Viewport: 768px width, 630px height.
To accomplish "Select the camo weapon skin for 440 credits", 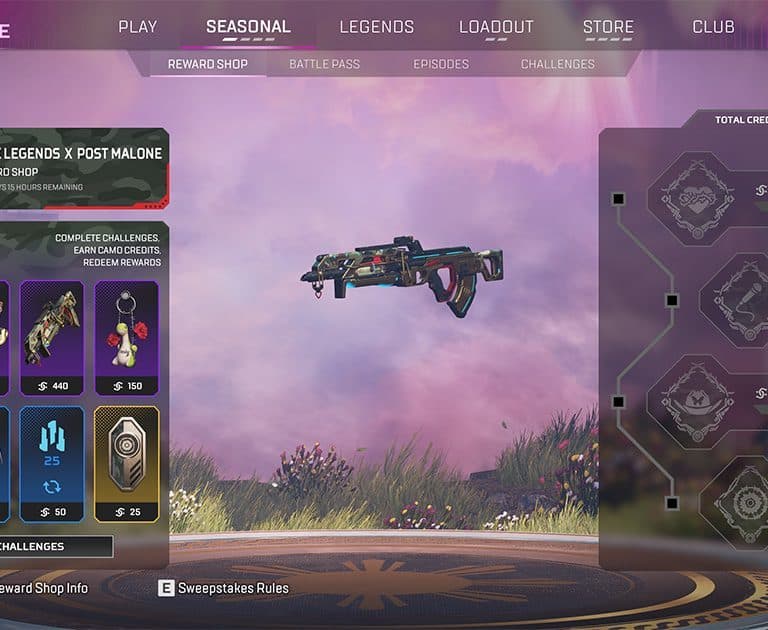I will pyautogui.click(x=52, y=337).
